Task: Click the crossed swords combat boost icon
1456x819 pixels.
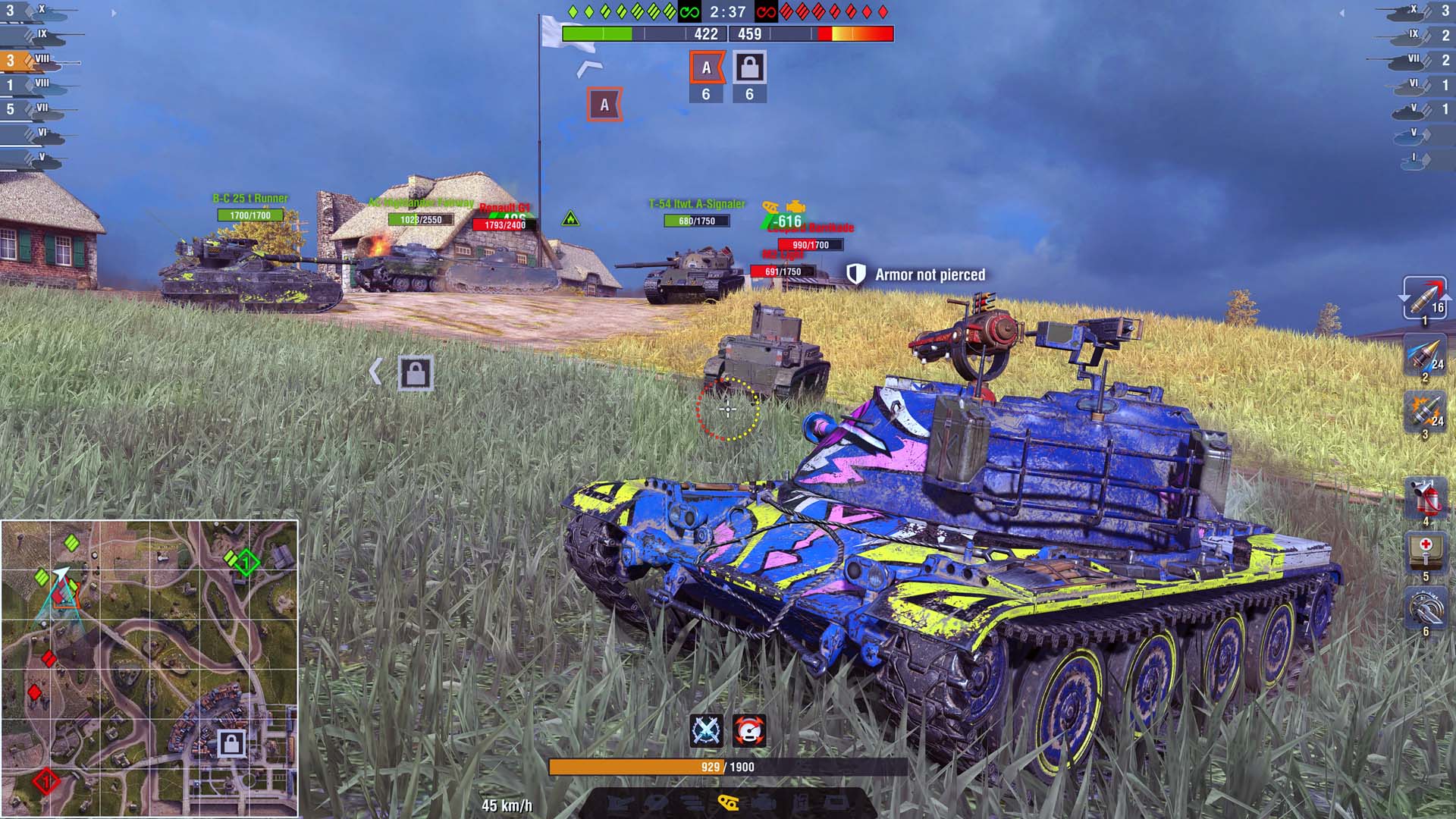Action: pos(707,730)
